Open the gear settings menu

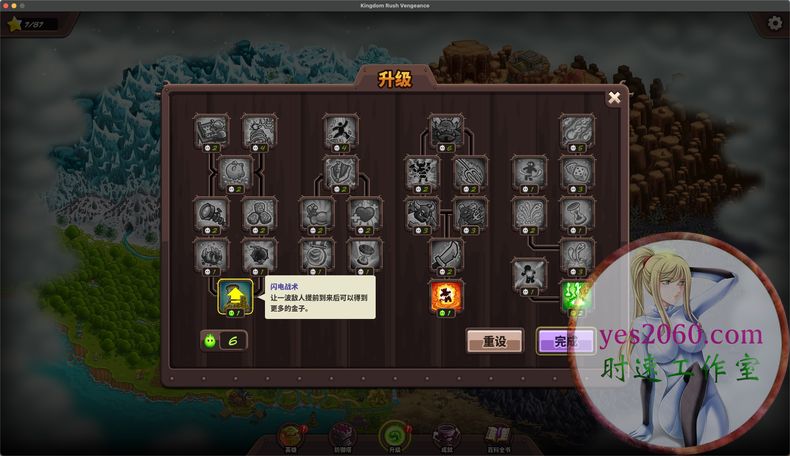[x=775, y=24]
